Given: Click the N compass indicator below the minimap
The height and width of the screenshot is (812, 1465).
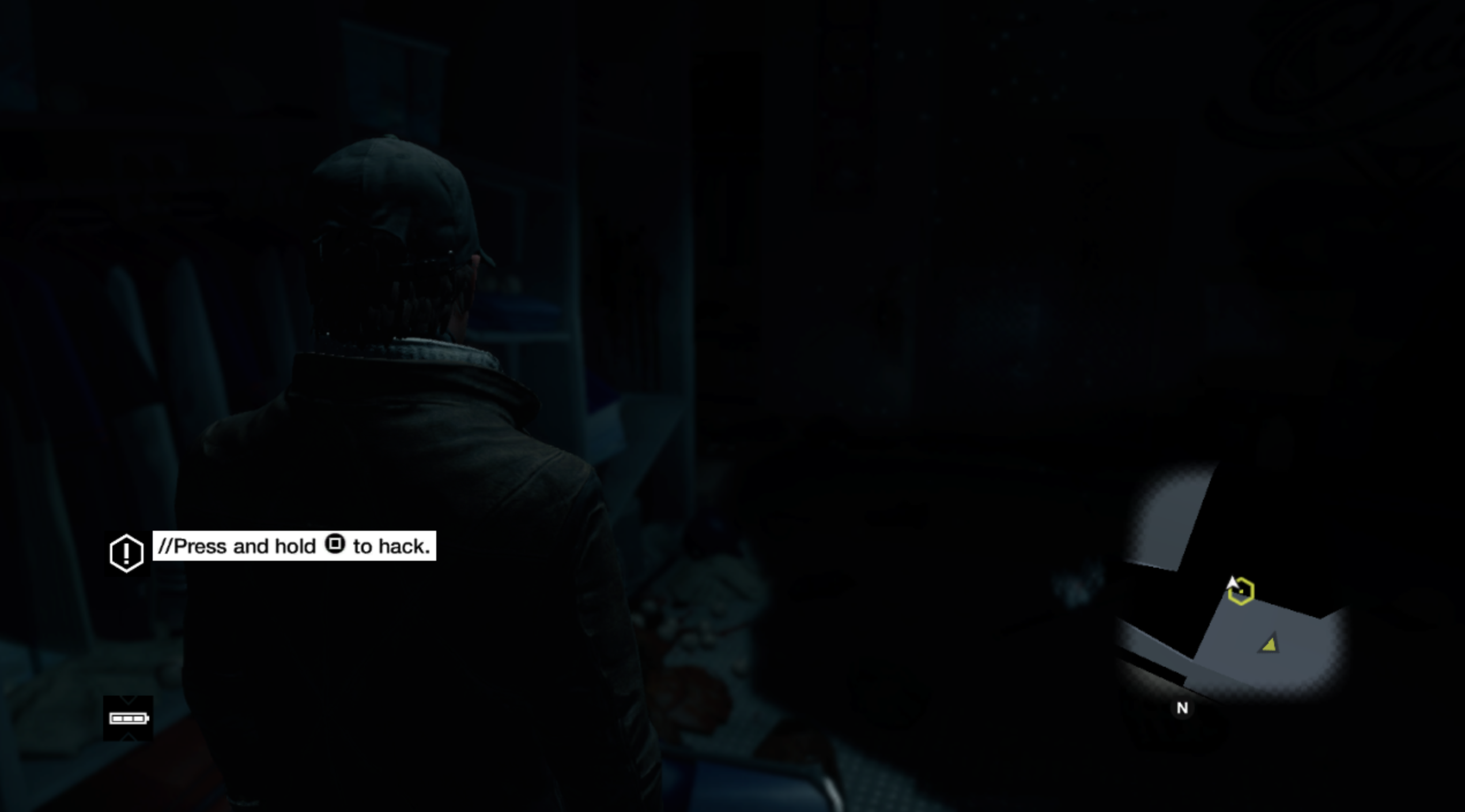Looking at the screenshot, I should coord(1183,708).
